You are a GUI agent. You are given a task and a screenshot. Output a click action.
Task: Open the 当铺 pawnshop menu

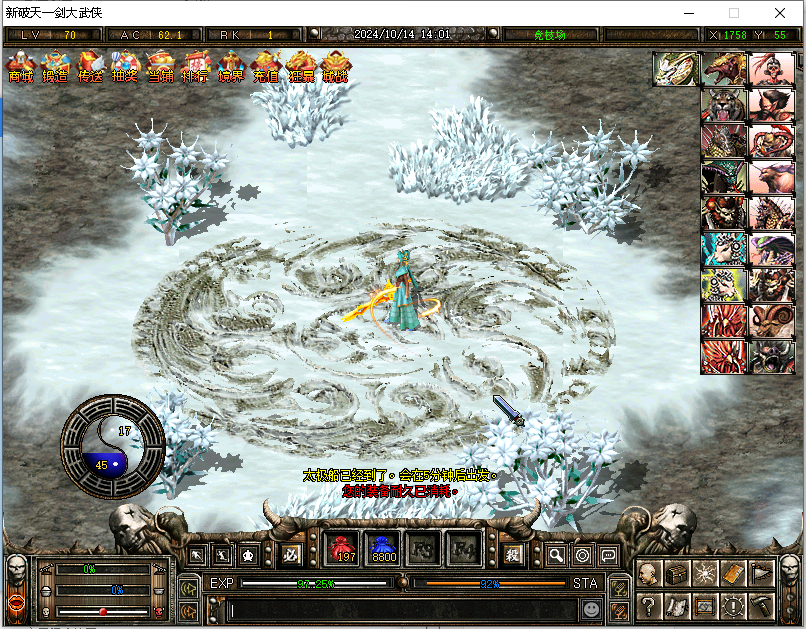tap(160, 67)
